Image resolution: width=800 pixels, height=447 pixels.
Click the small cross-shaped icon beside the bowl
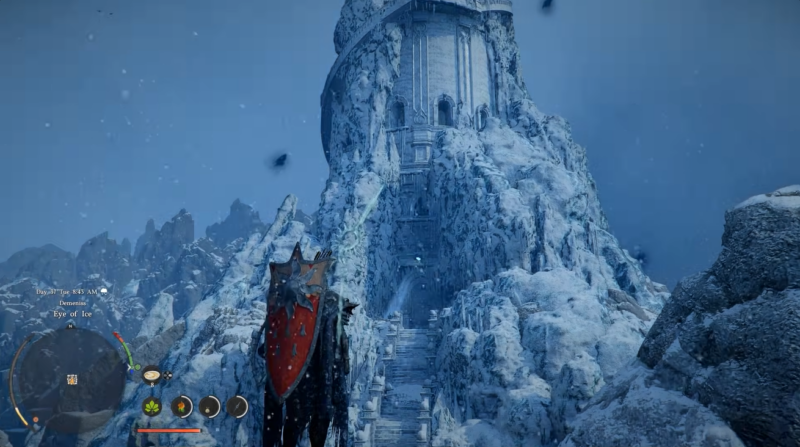(168, 375)
